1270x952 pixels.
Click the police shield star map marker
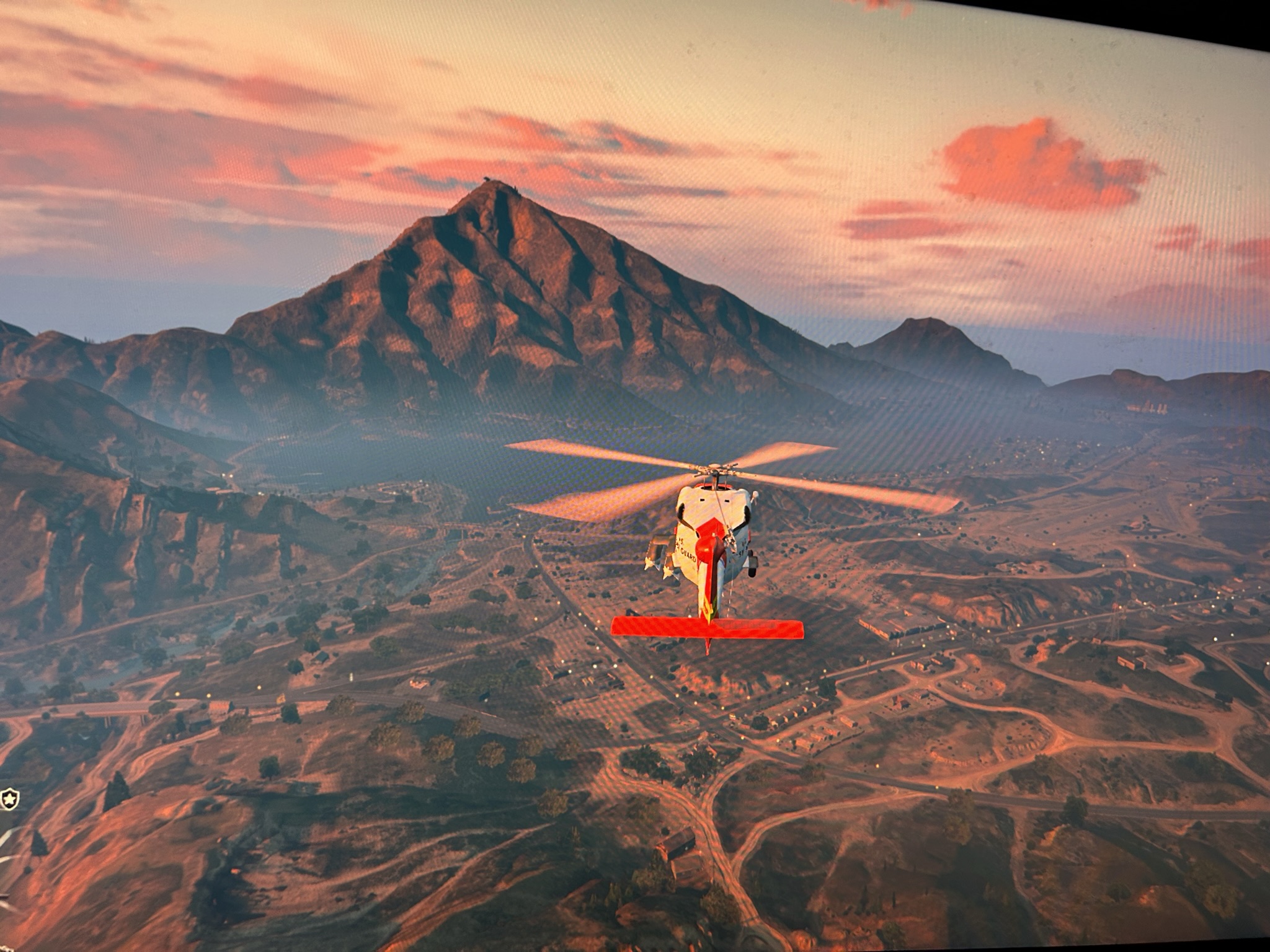point(9,800)
